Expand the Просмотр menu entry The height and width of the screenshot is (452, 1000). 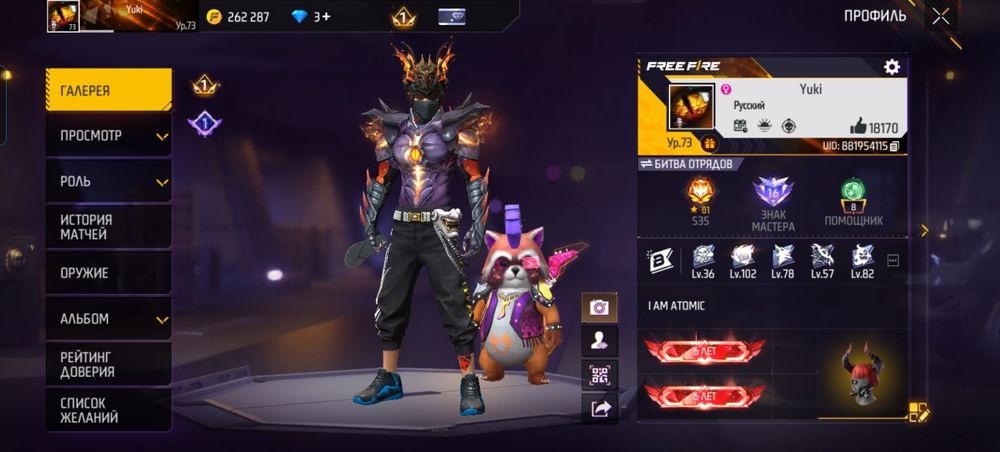(x=108, y=136)
